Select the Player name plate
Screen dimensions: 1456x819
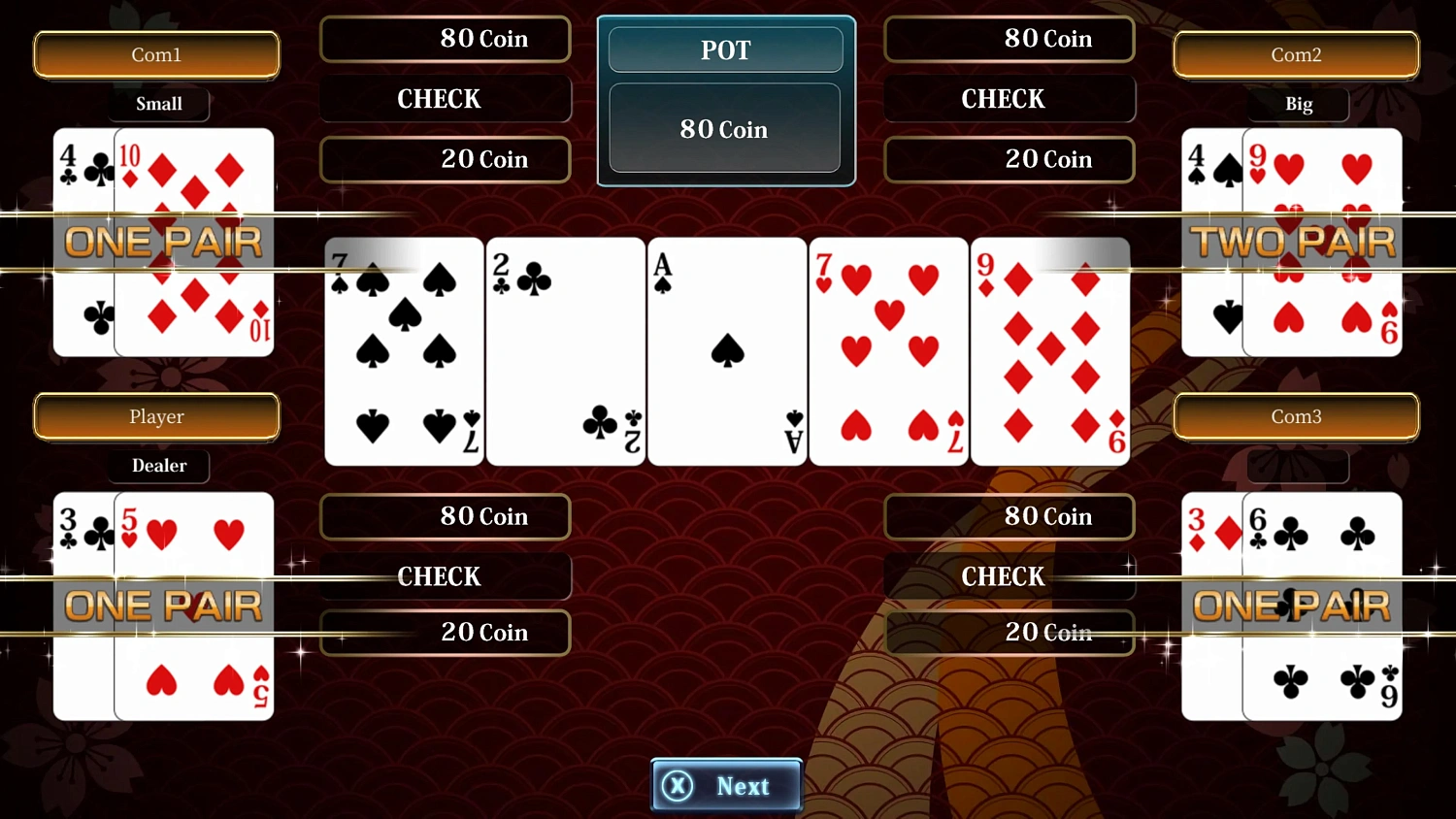[x=157, y=416]
